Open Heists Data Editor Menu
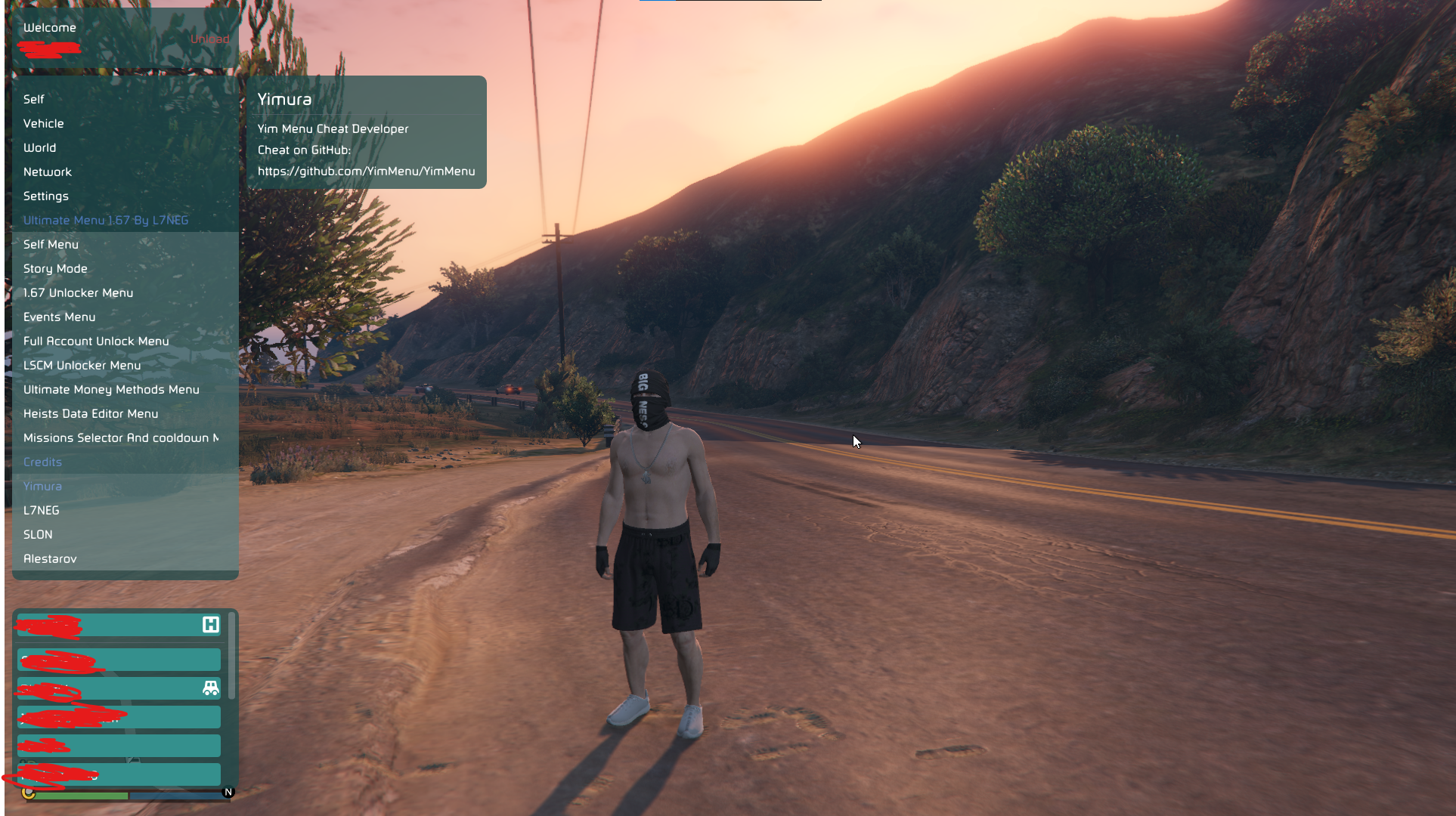 [91, 413]
